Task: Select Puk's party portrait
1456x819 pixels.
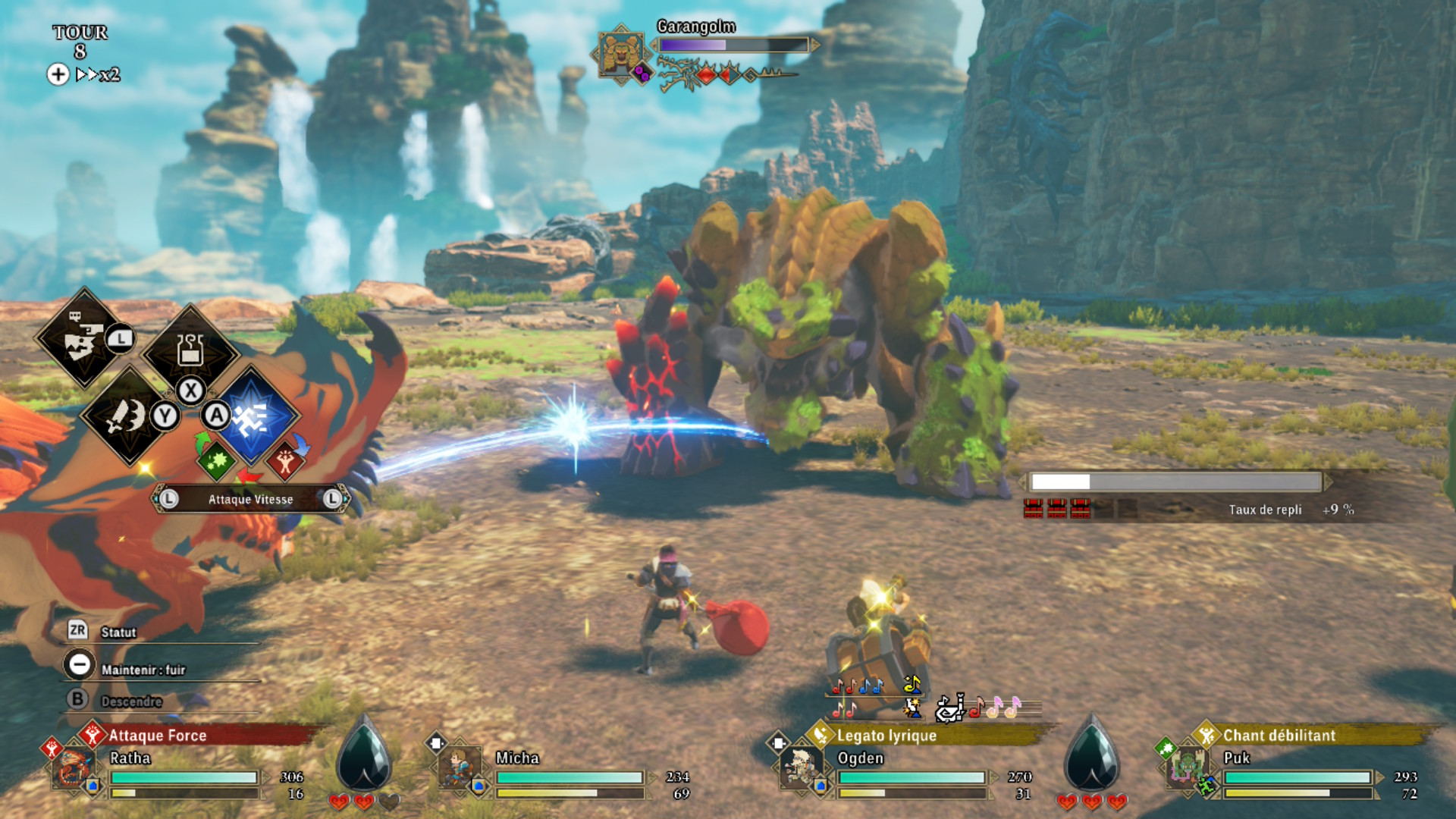Action: (x=1187, y=767)
